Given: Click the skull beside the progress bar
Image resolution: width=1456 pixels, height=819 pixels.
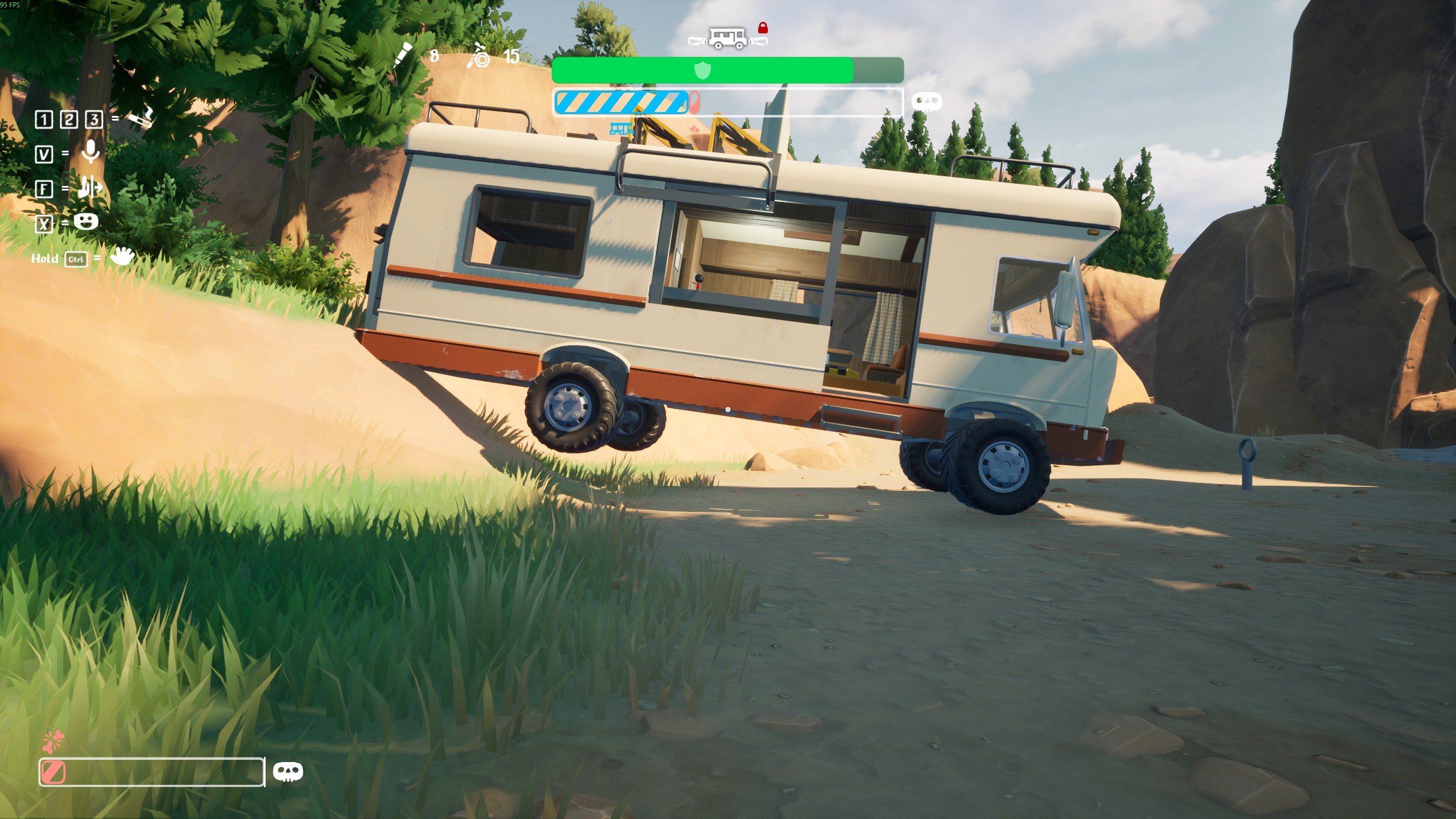Looking at the screenshot, I should tap(926, 102).
